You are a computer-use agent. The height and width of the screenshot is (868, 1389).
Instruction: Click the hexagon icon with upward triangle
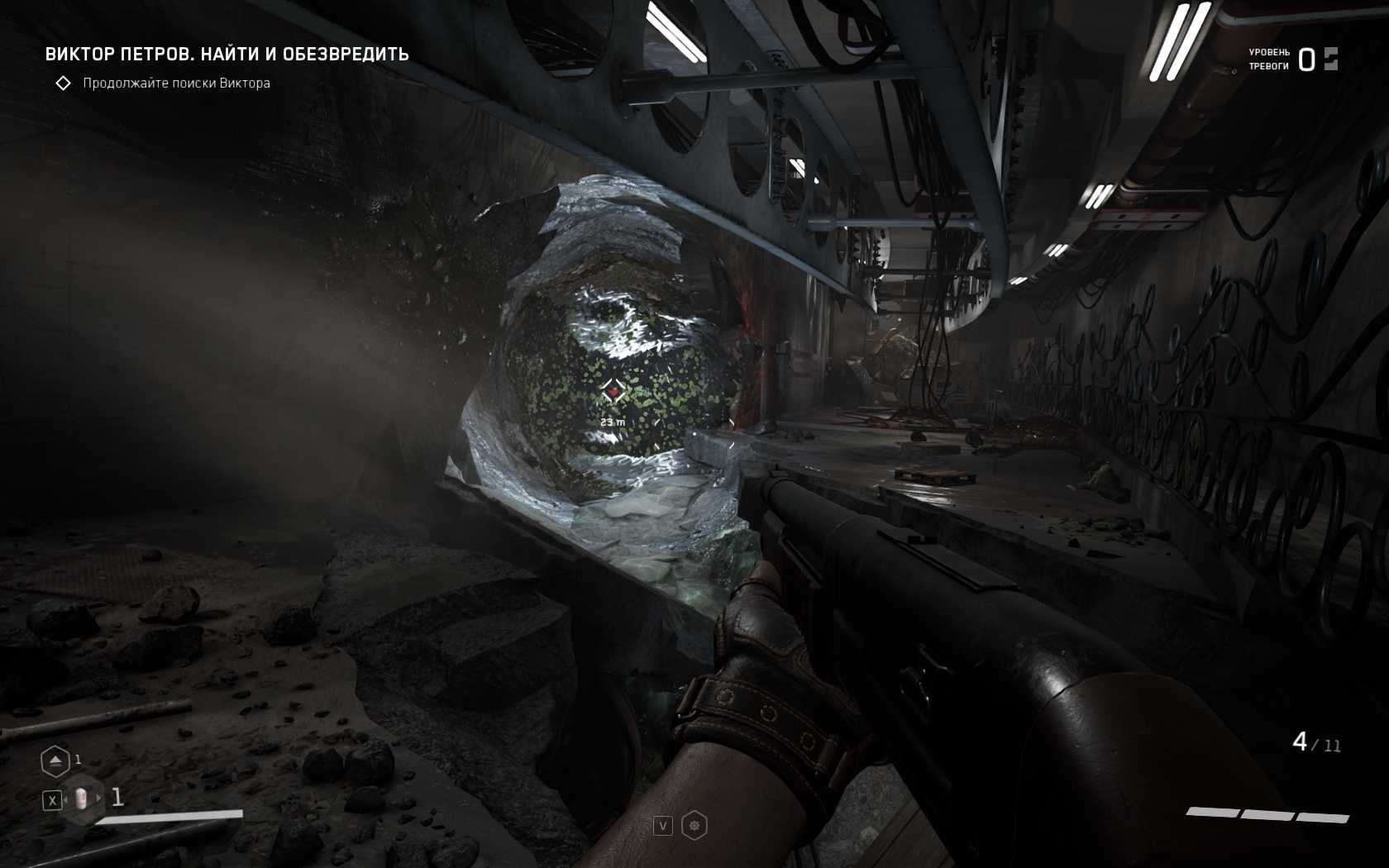tap(55, 761)
